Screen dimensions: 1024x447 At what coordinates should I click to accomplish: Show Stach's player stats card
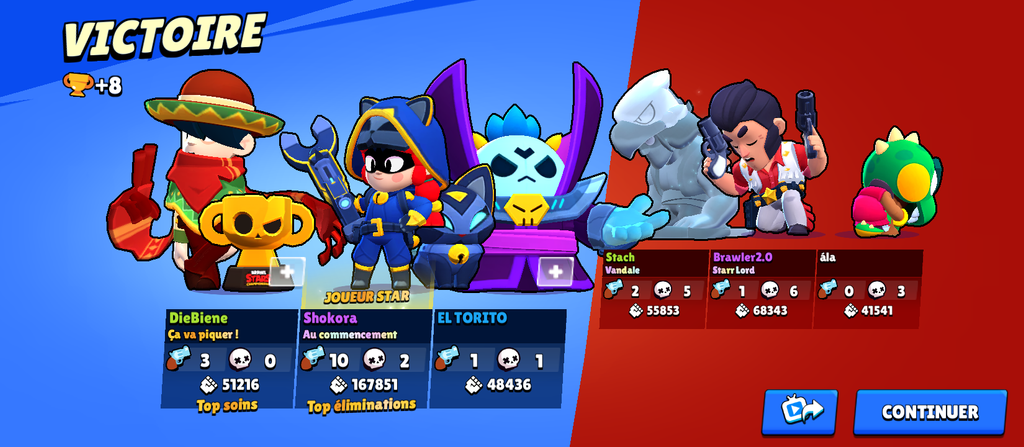coord(652,288)
